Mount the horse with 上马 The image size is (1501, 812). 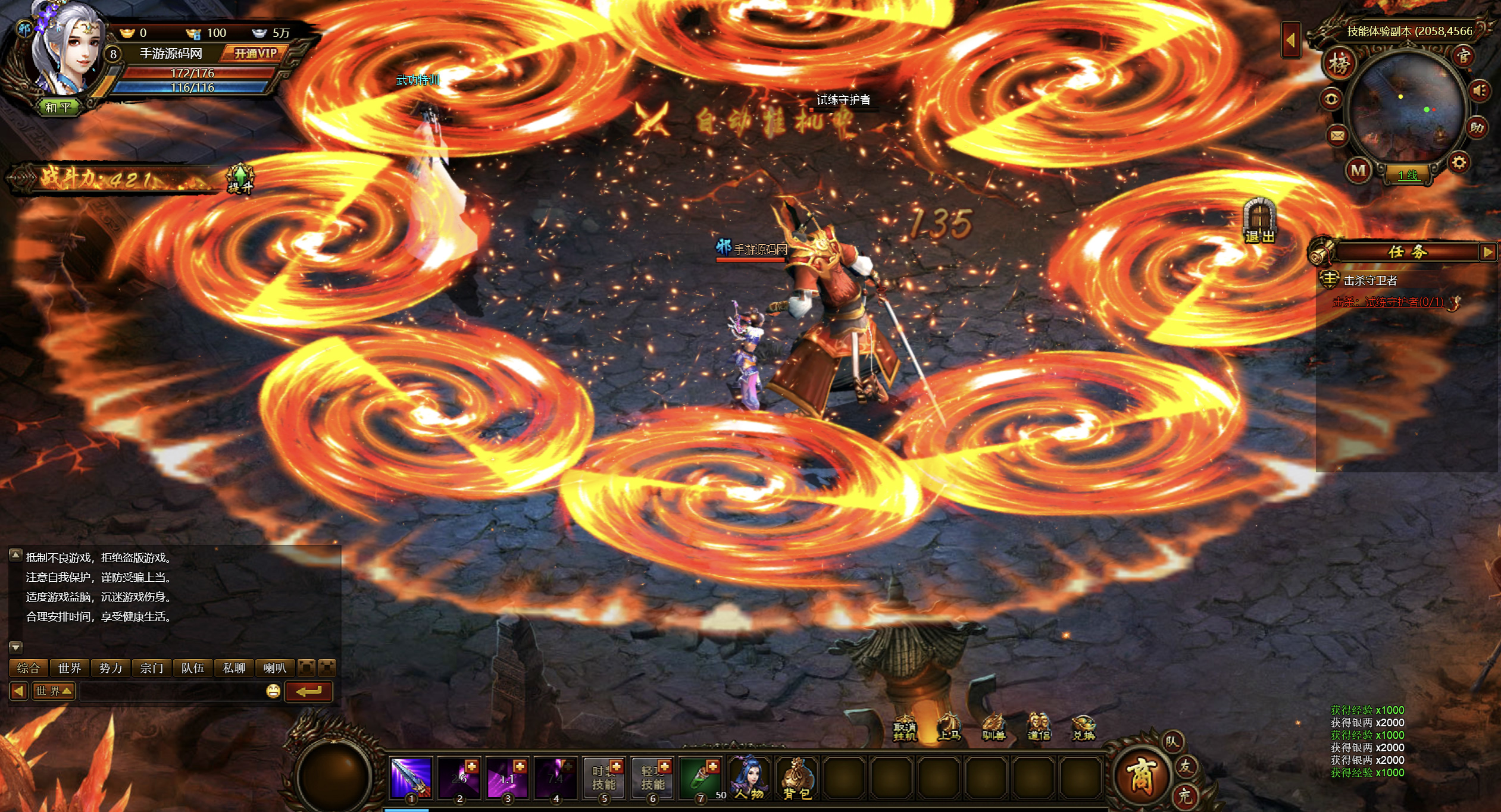(949, 727)
